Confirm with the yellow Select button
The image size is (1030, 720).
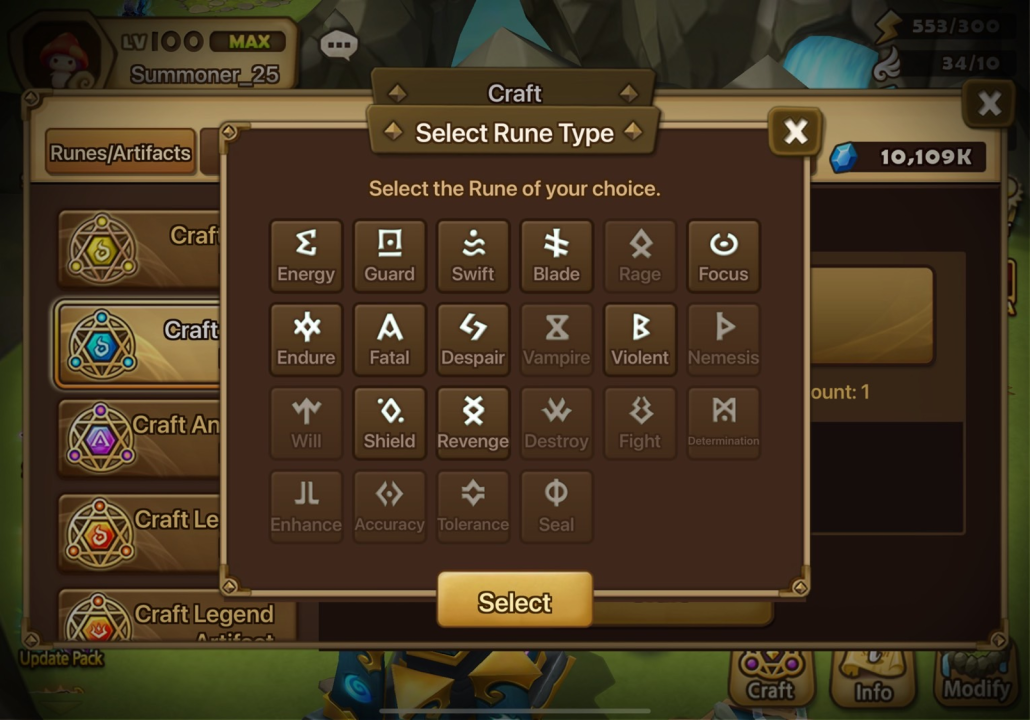[x=514, y=601]
